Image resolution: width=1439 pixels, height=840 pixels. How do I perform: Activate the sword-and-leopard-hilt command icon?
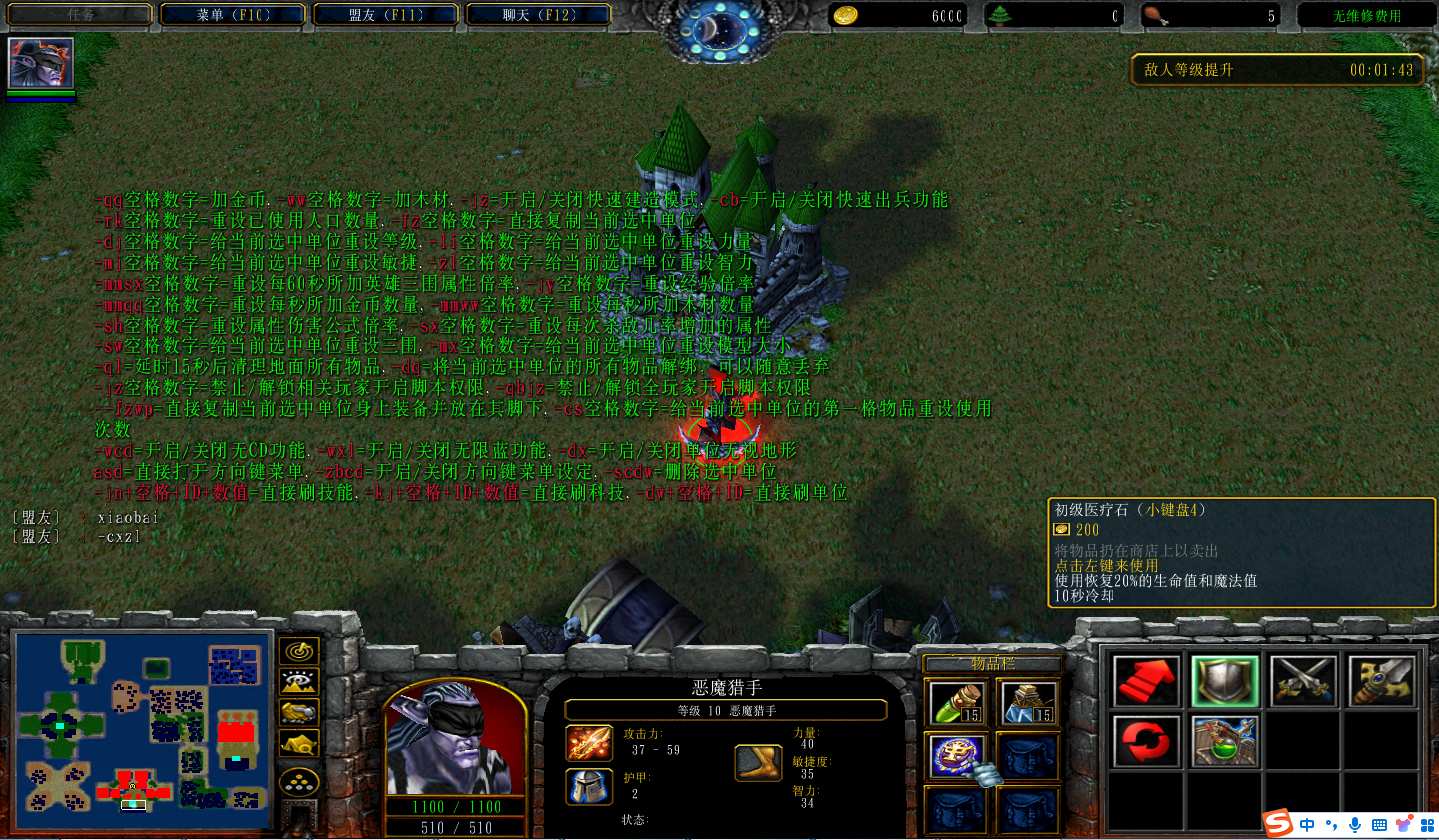tap(1382, 681)
